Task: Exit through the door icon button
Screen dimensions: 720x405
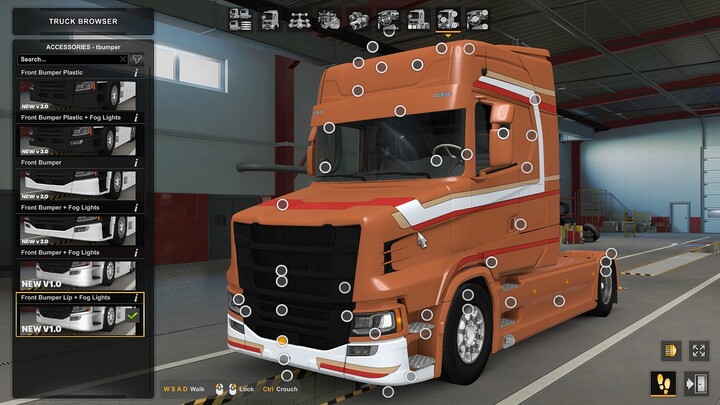Action: click(x=698, y=383)
